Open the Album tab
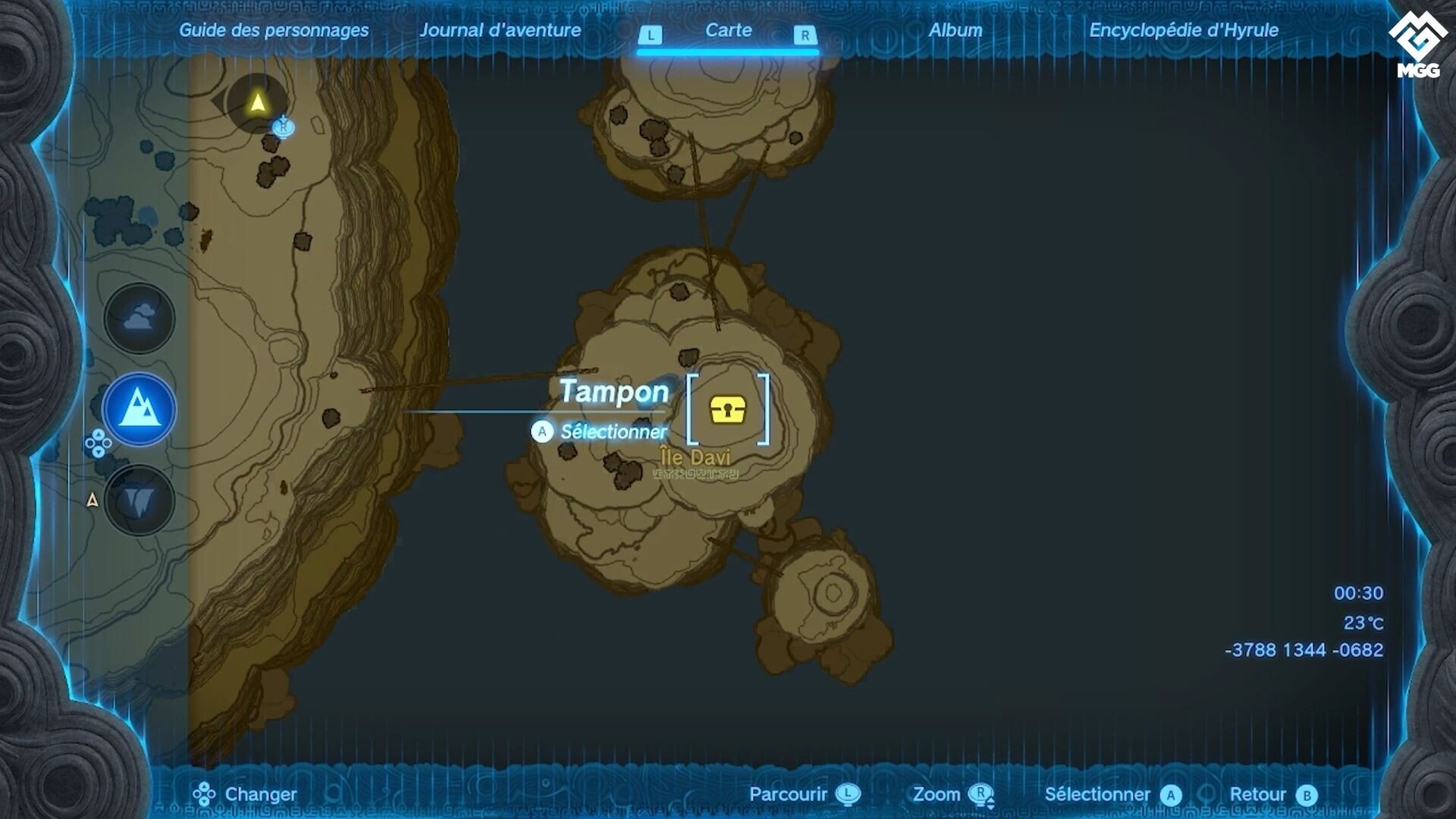This screenshot has height=819, width=1456. click(x=957, y=31)
